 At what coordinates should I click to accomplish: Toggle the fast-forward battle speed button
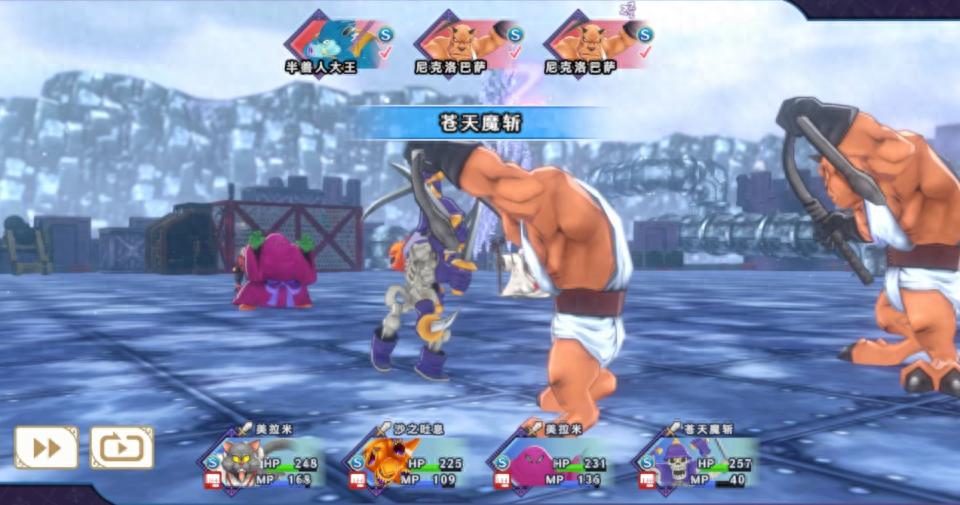(x=46, y=447)
